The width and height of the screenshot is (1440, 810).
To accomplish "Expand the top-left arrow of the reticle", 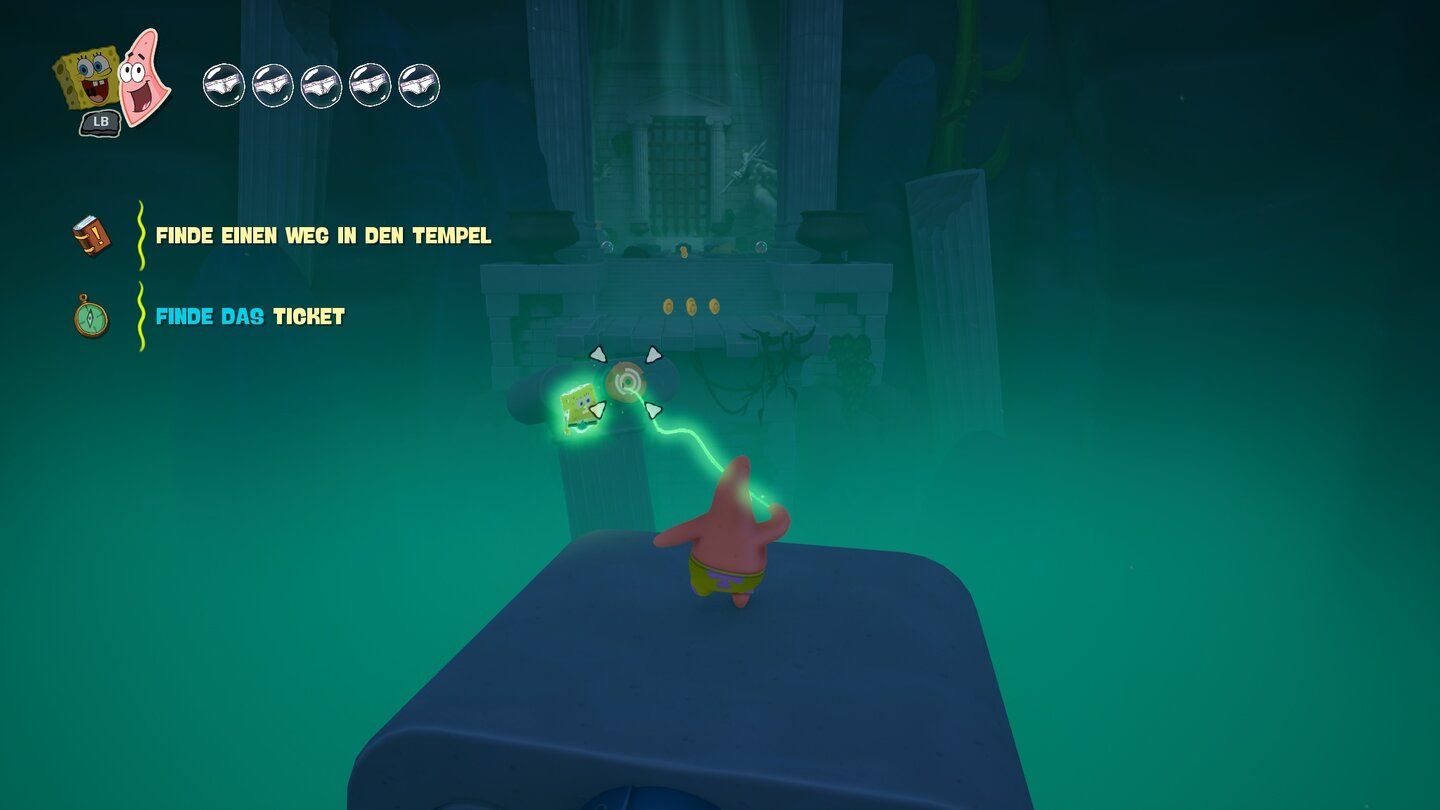I will [598, 354].
